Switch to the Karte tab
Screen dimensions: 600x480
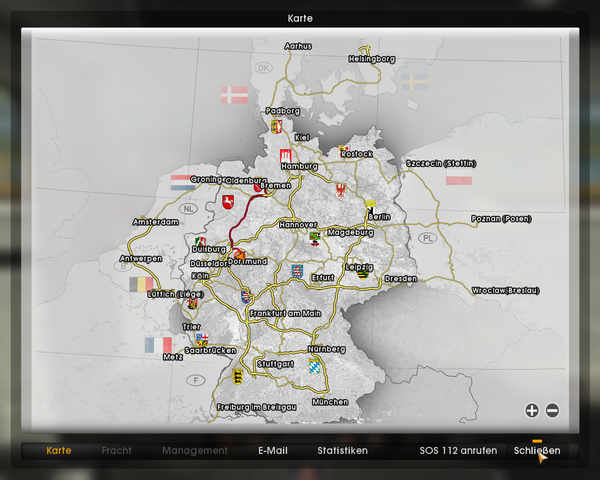(59, 451)
